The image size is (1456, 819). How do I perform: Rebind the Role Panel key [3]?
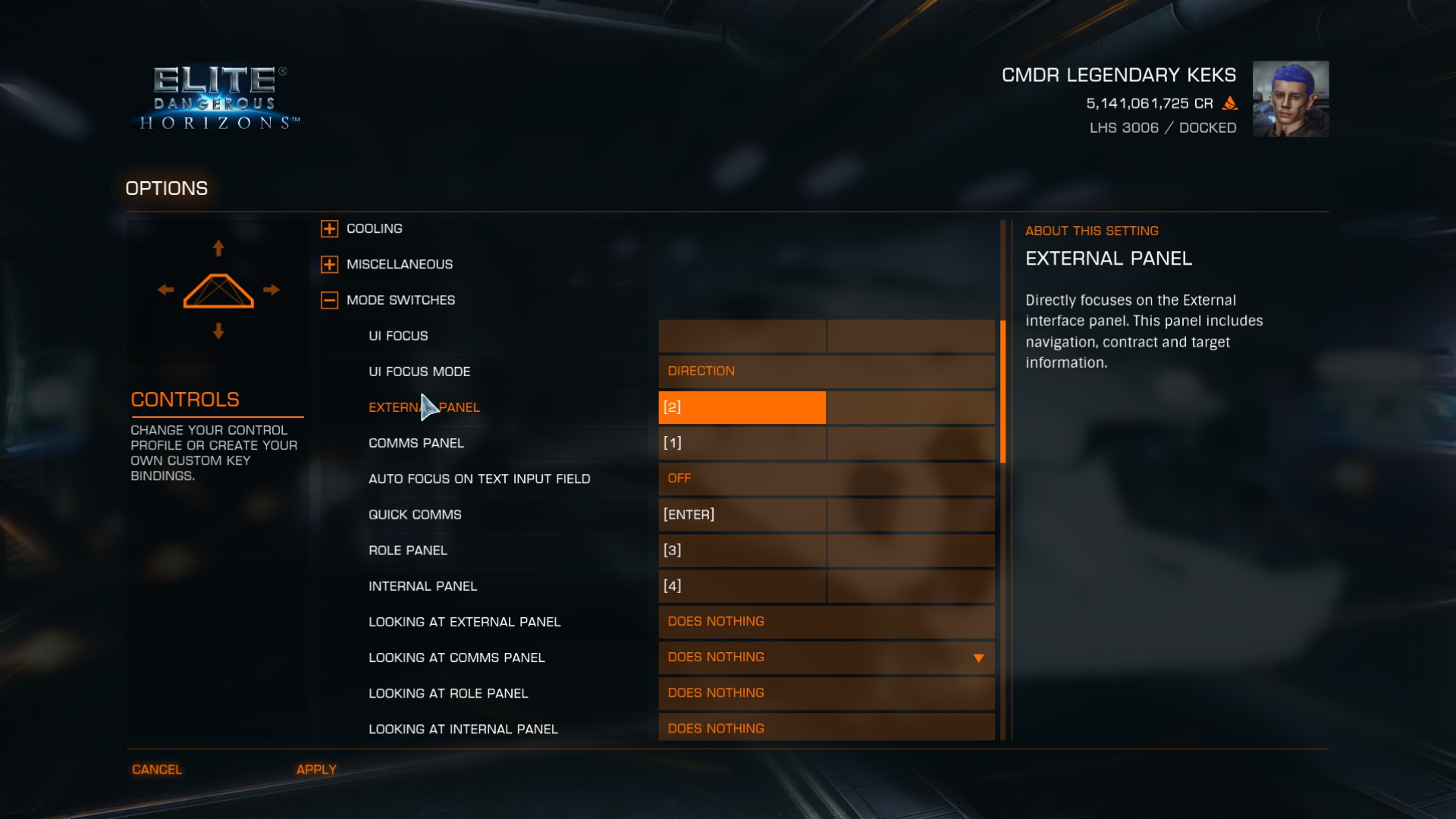click(x=742, y=551)
